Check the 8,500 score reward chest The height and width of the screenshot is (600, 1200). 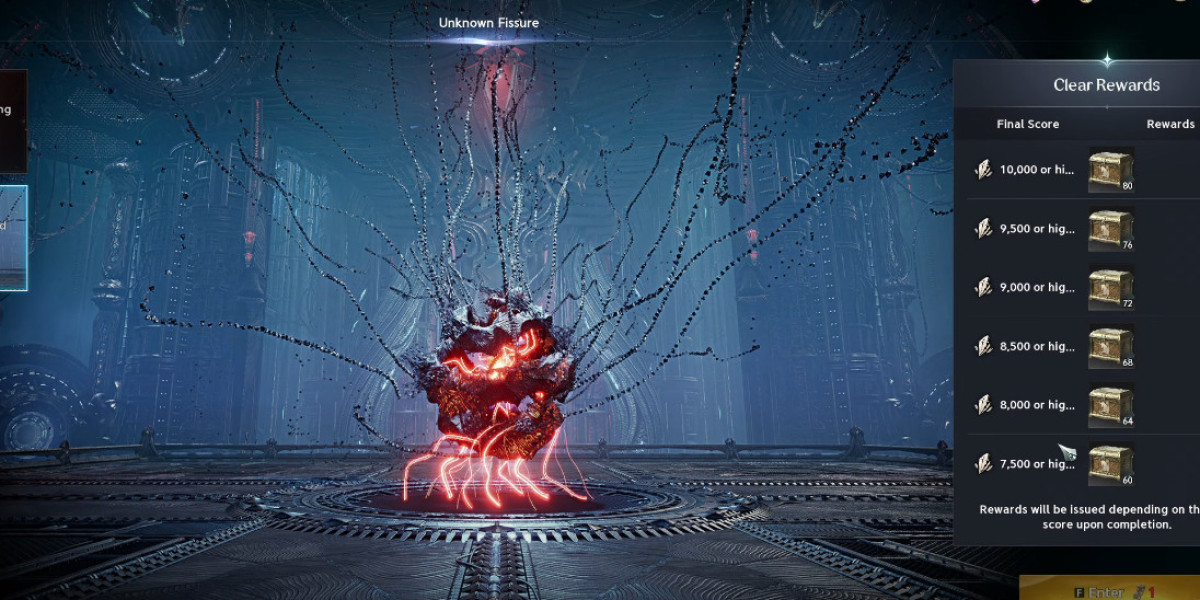(x=1110, y=346)
